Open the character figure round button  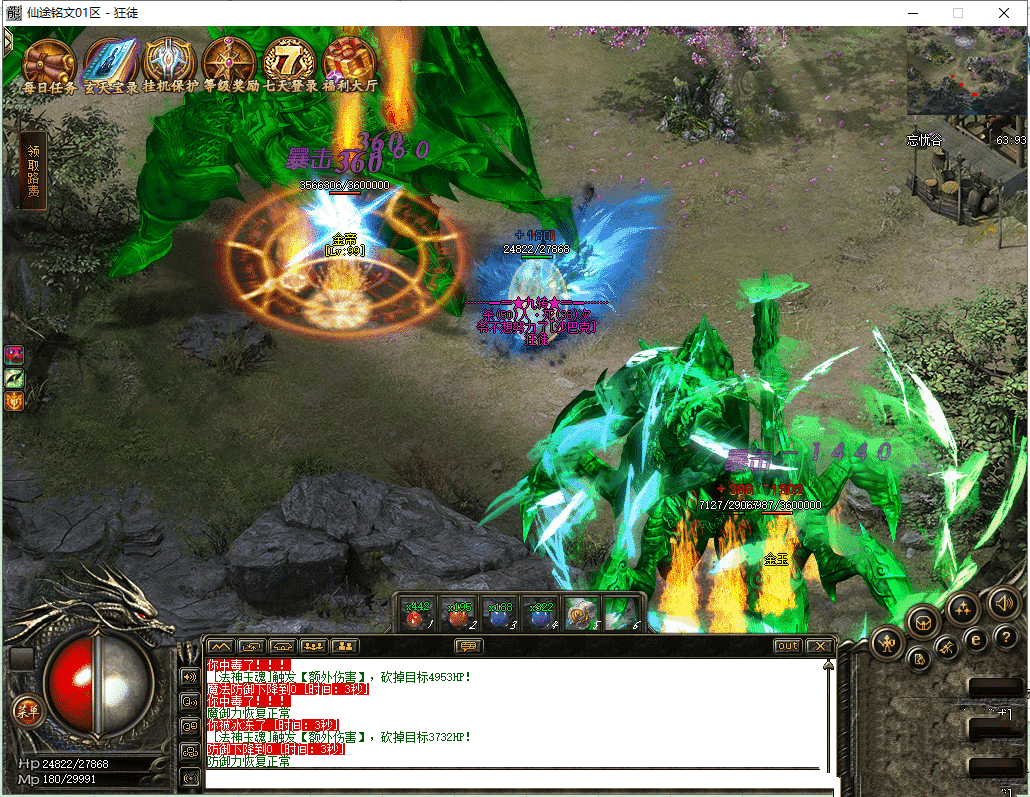point(887,643)
